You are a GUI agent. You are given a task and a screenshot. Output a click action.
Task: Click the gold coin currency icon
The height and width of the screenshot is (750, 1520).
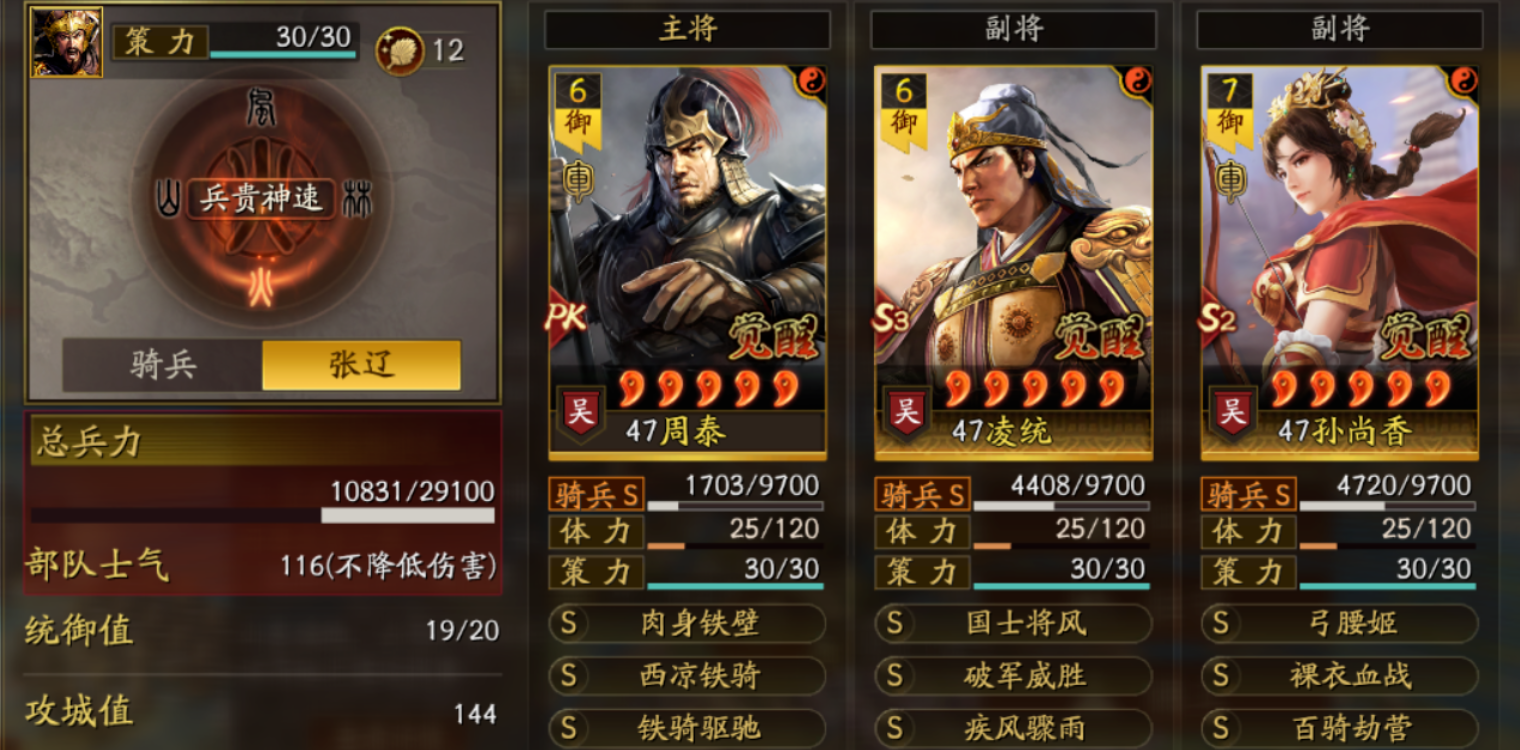(x=398, y=44)
